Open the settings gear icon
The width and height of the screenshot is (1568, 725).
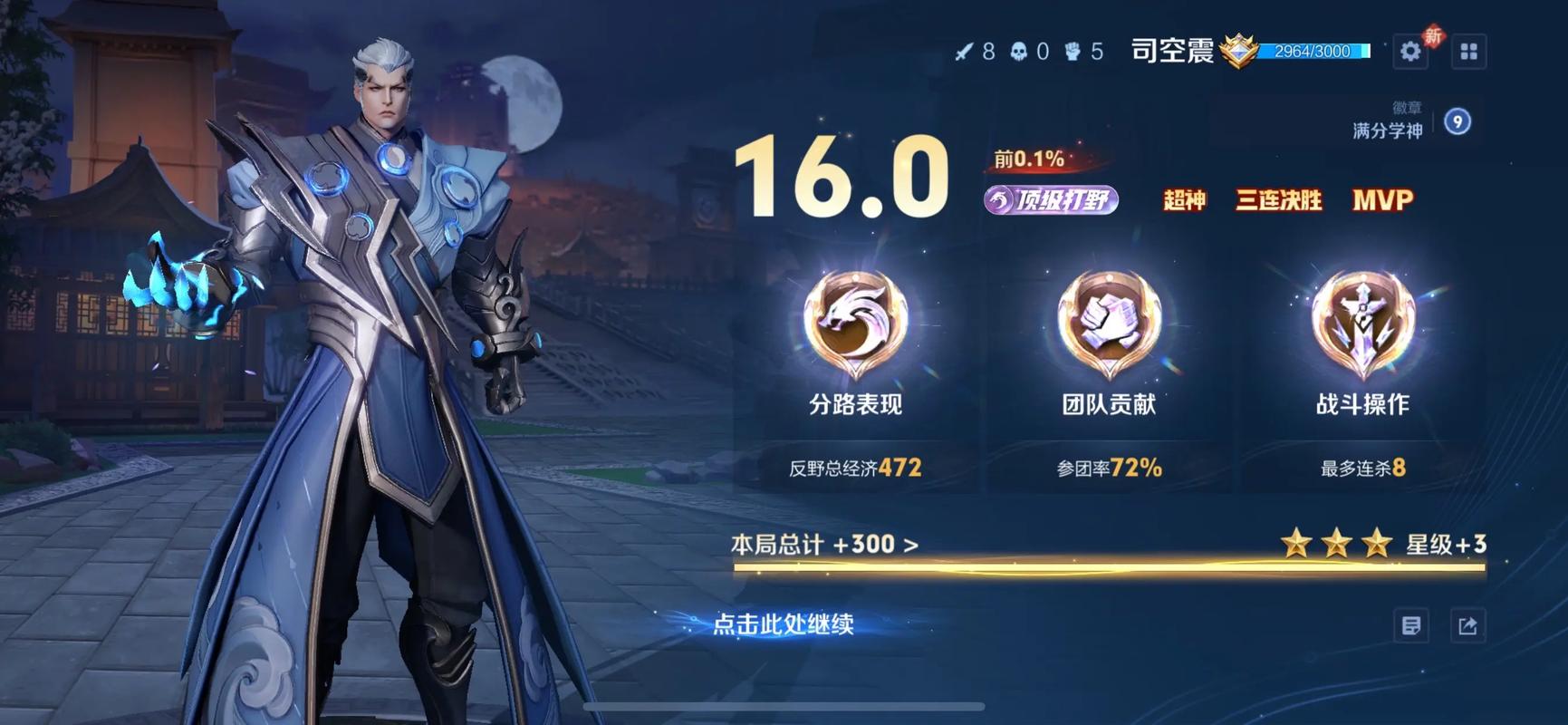(1410, 52)
